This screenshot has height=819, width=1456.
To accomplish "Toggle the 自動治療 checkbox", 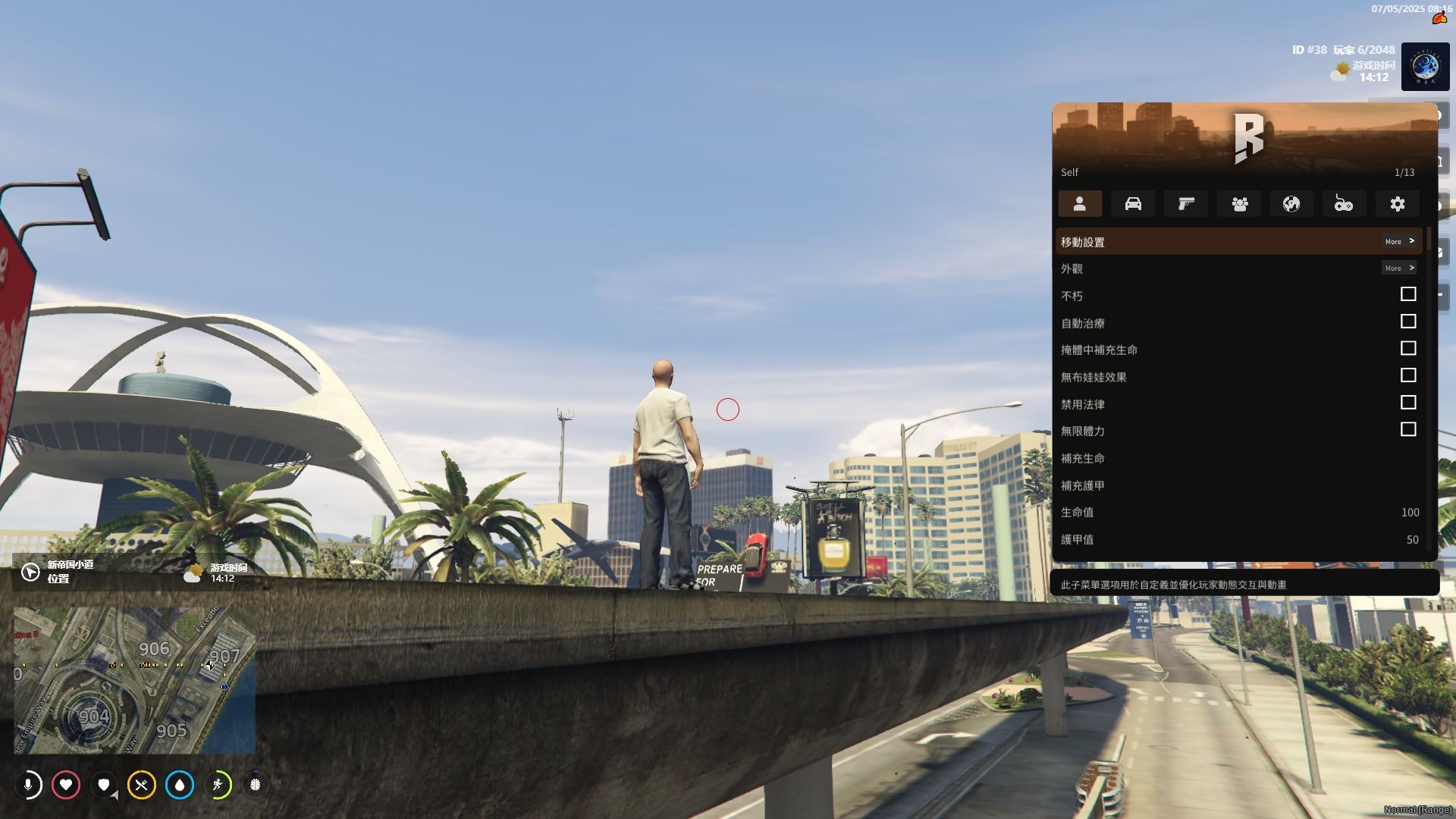I will coord(1407,322).
